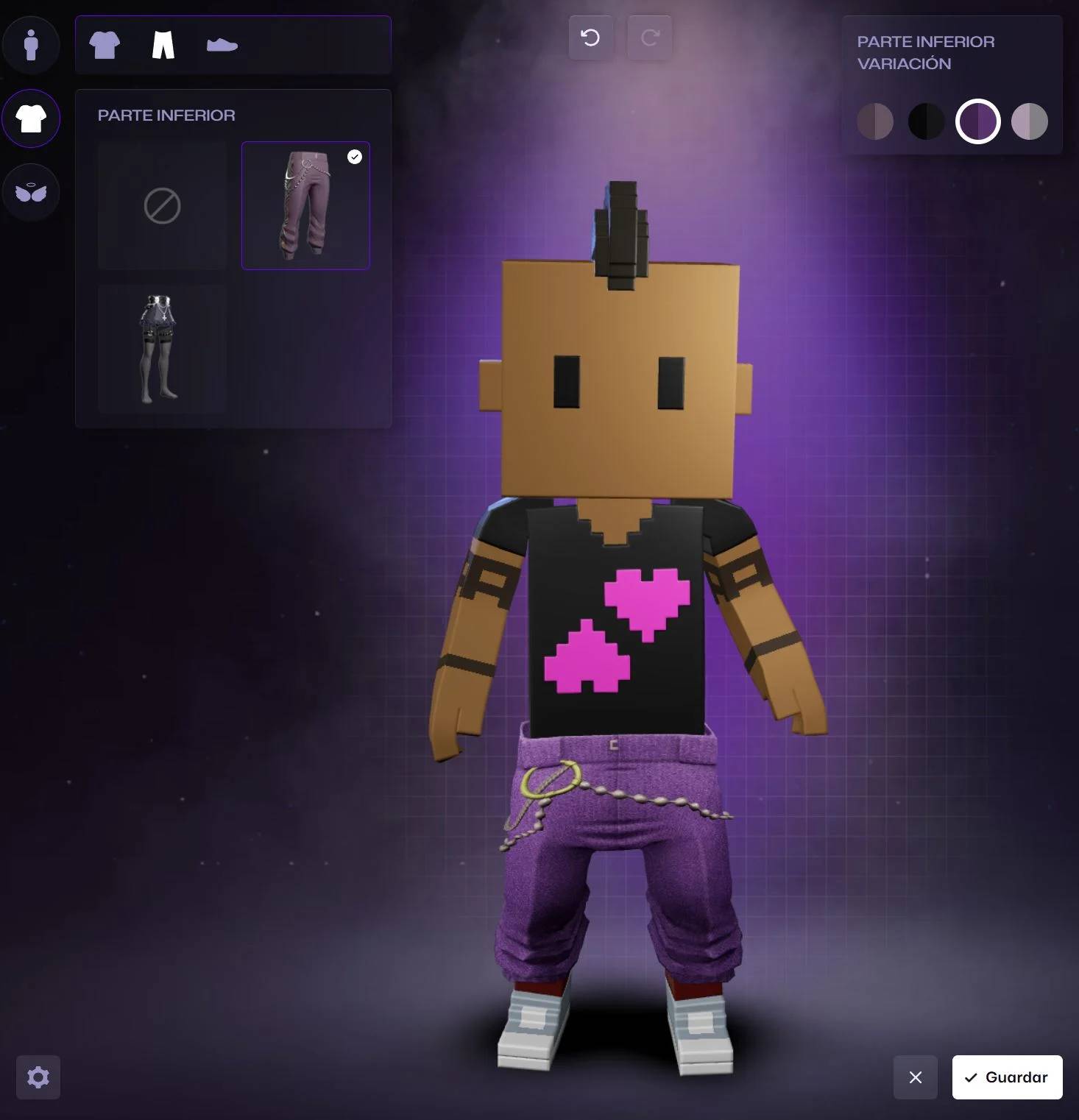Pick the light gray color variation
Viewport: 1079px width, 1120px height.
tap(1029, 121)
